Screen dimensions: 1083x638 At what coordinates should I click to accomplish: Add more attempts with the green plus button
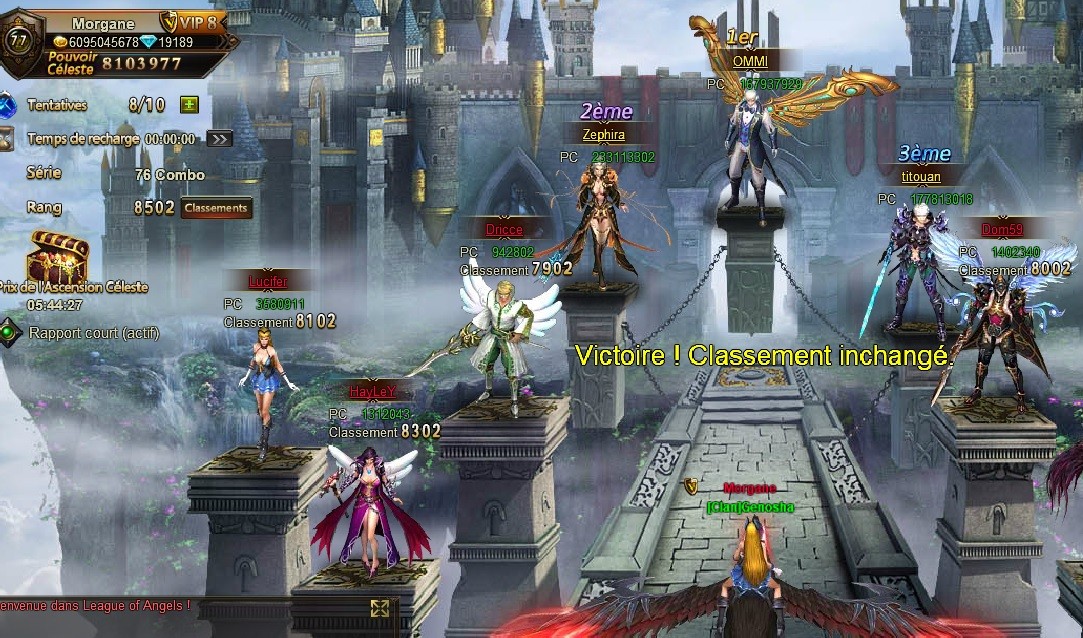(189, 105)
